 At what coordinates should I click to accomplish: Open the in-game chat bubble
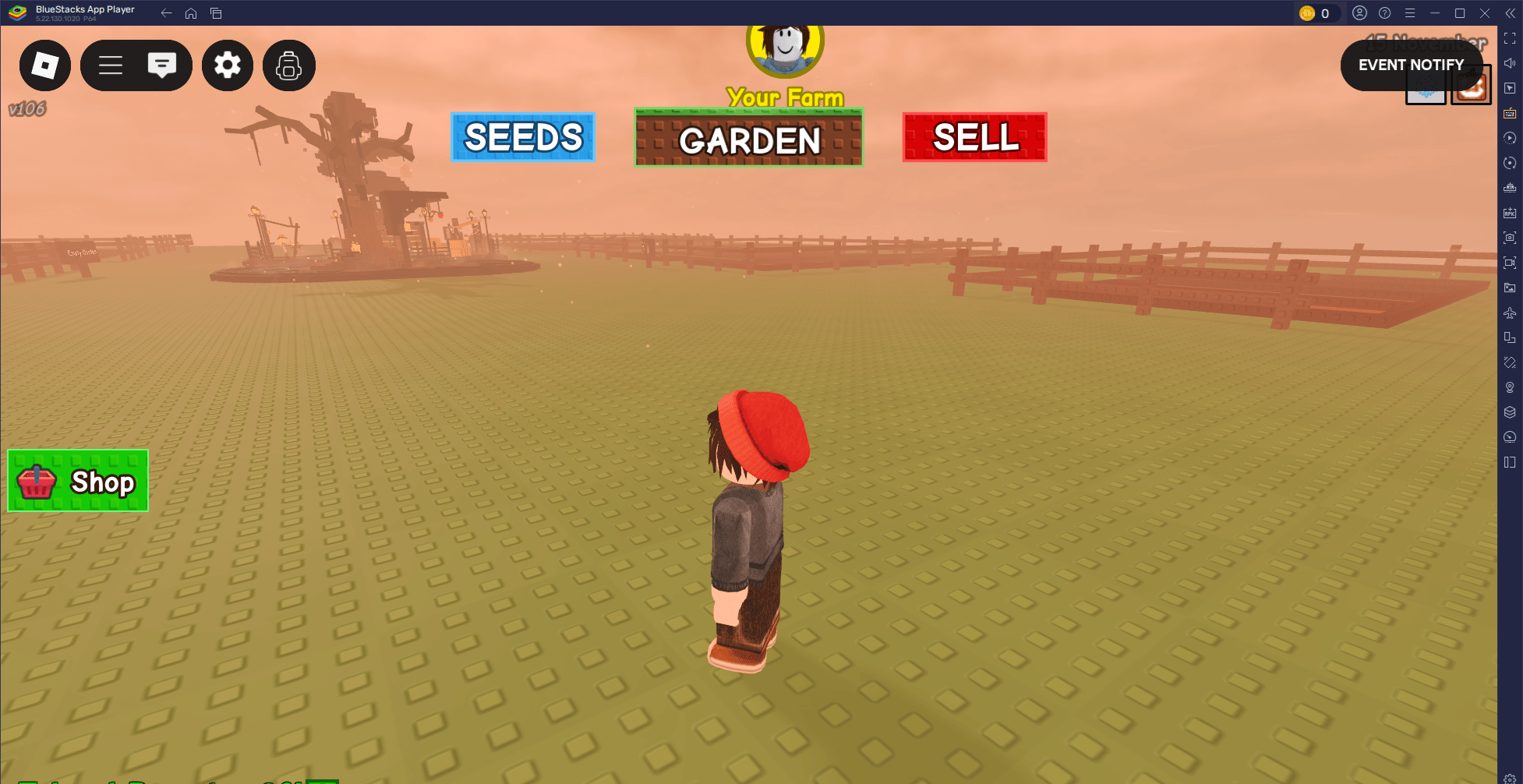162,65
